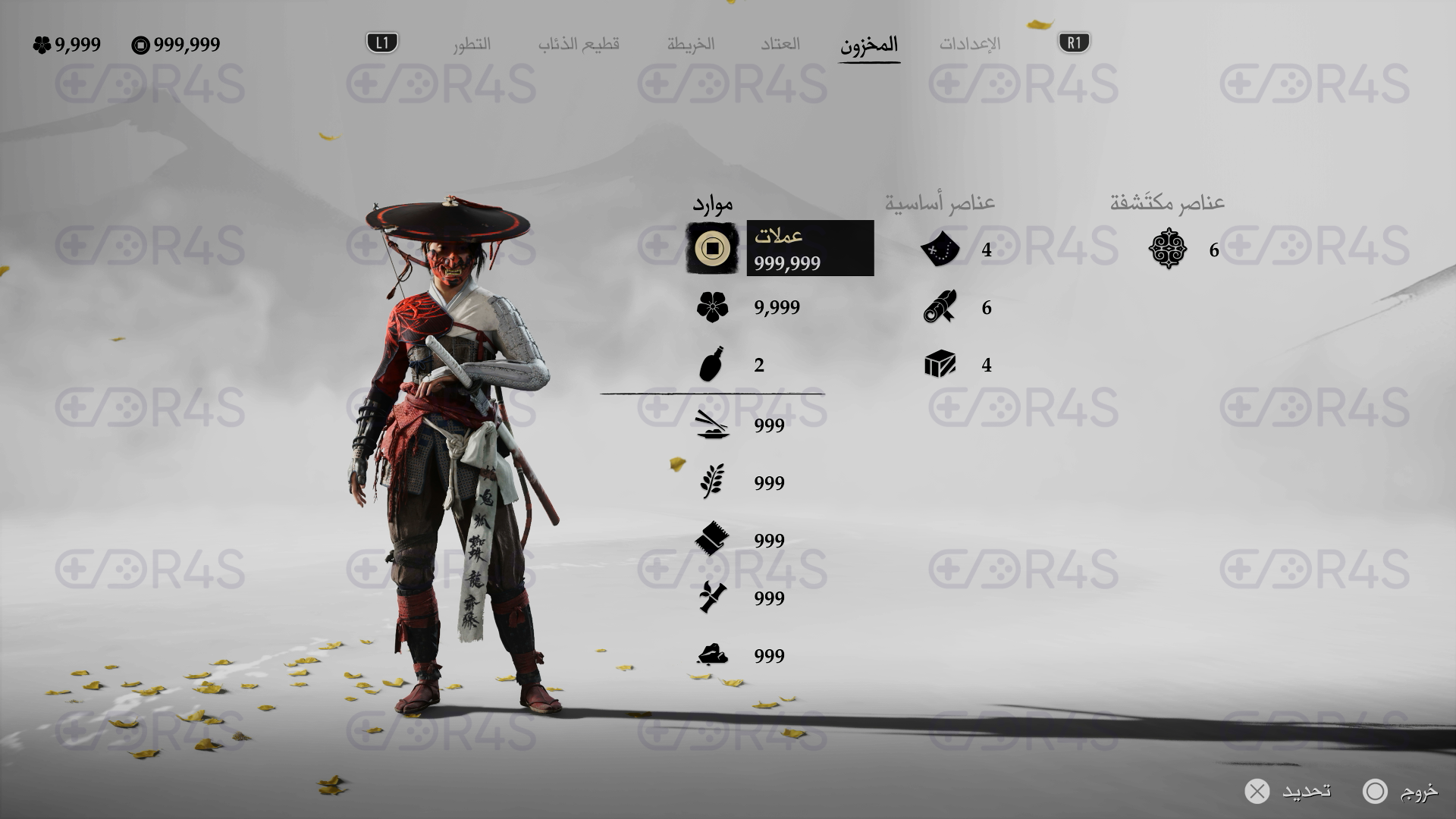
Task: Select the treasure map key item
Action: tap(940, 249)
